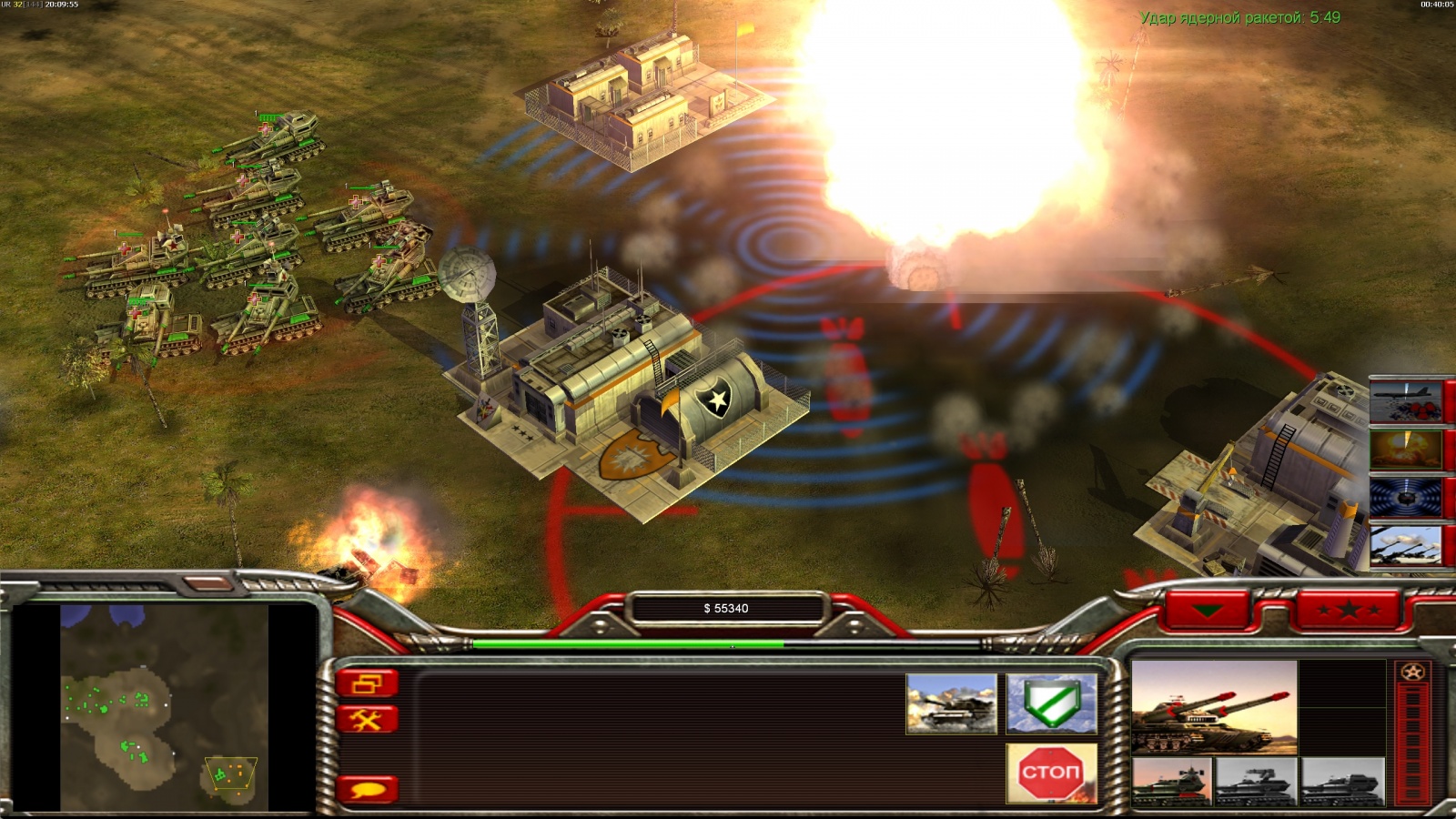Click the wrench and hammer button

pos(368,721)
